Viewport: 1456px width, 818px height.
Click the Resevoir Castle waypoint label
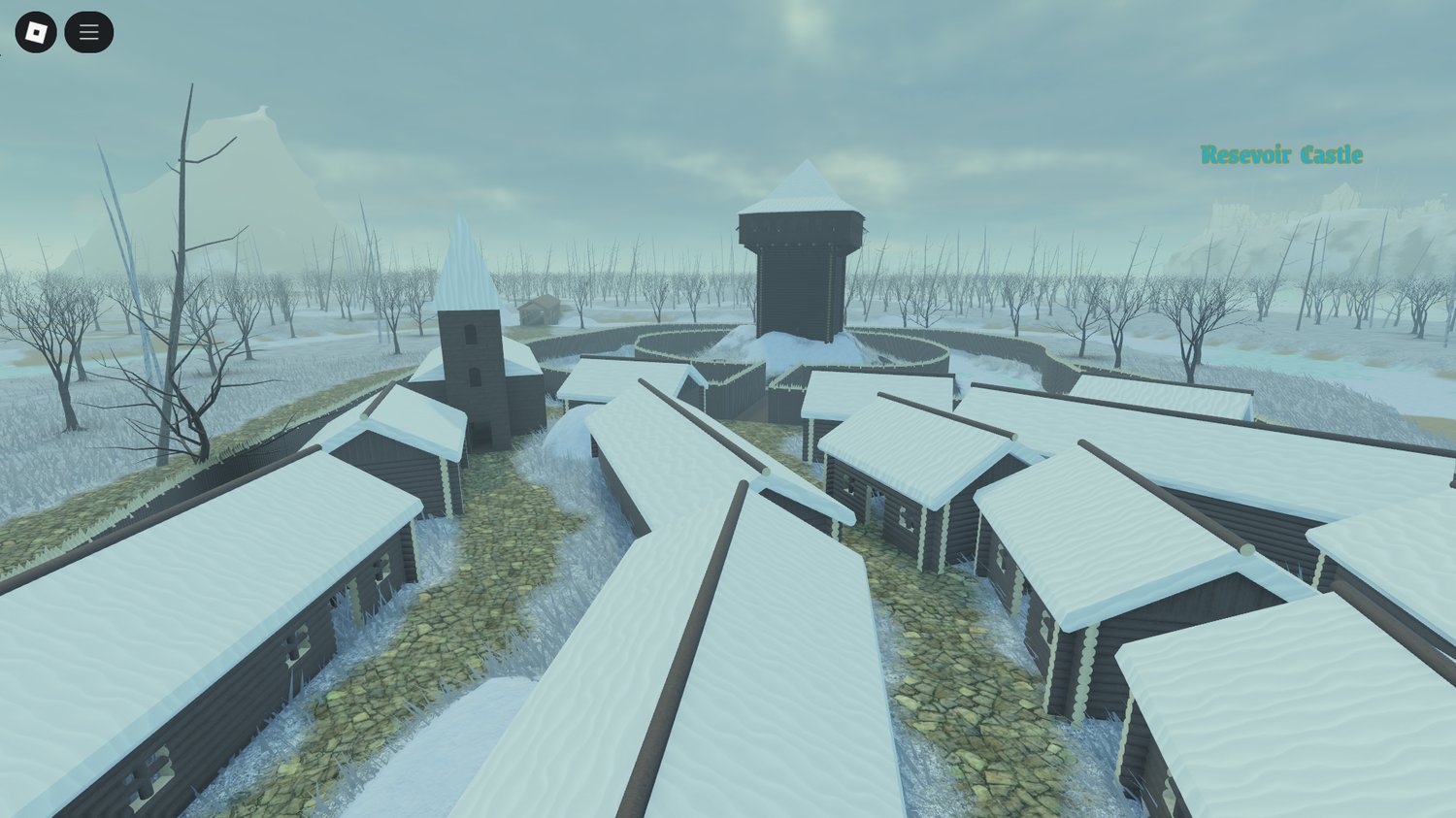pos(1281,154)
